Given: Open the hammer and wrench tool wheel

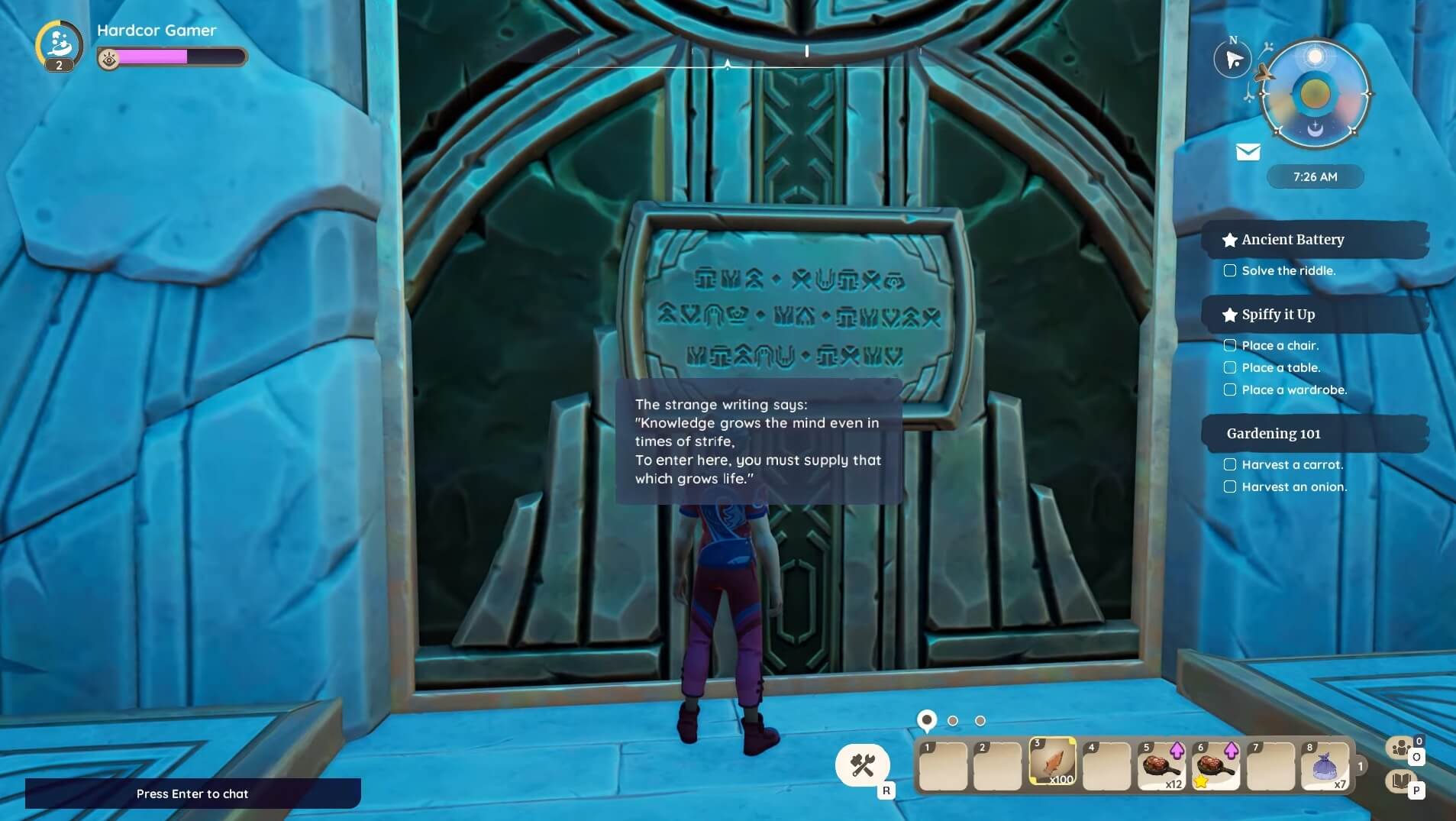Looking at the screenshot, I should click(x=862, y=764).
